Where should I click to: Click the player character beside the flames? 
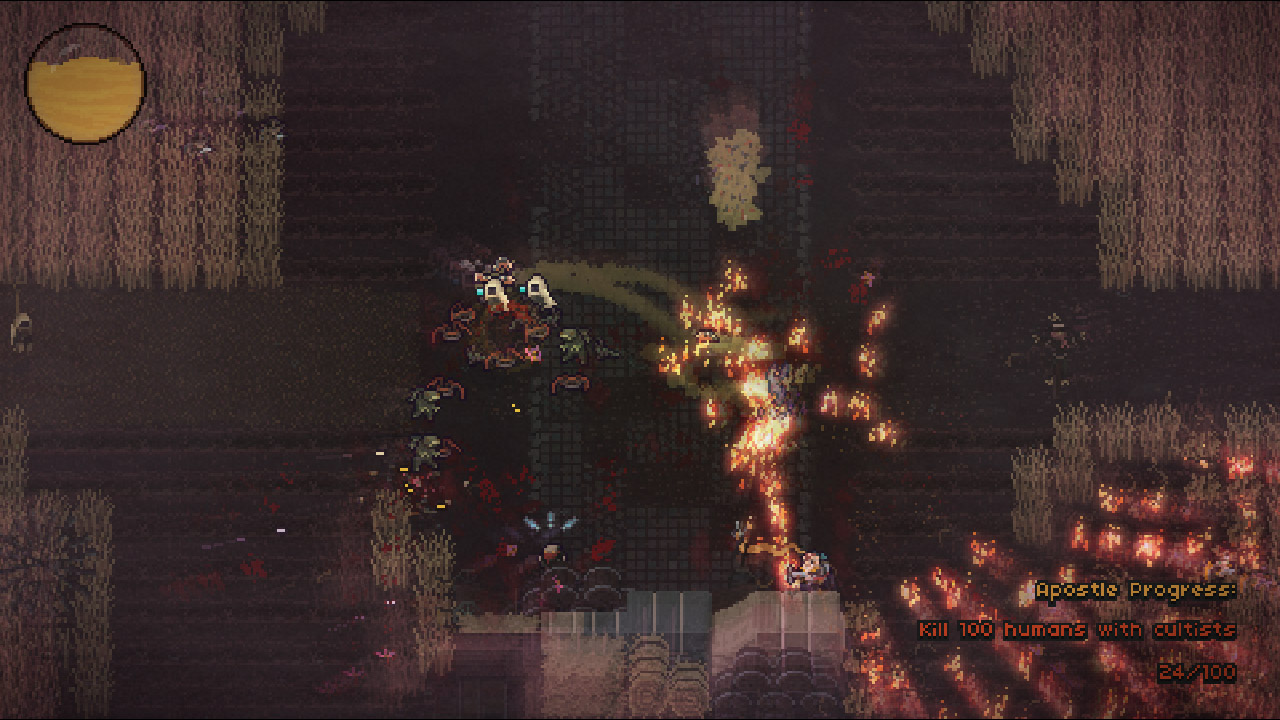pos(812,567)
